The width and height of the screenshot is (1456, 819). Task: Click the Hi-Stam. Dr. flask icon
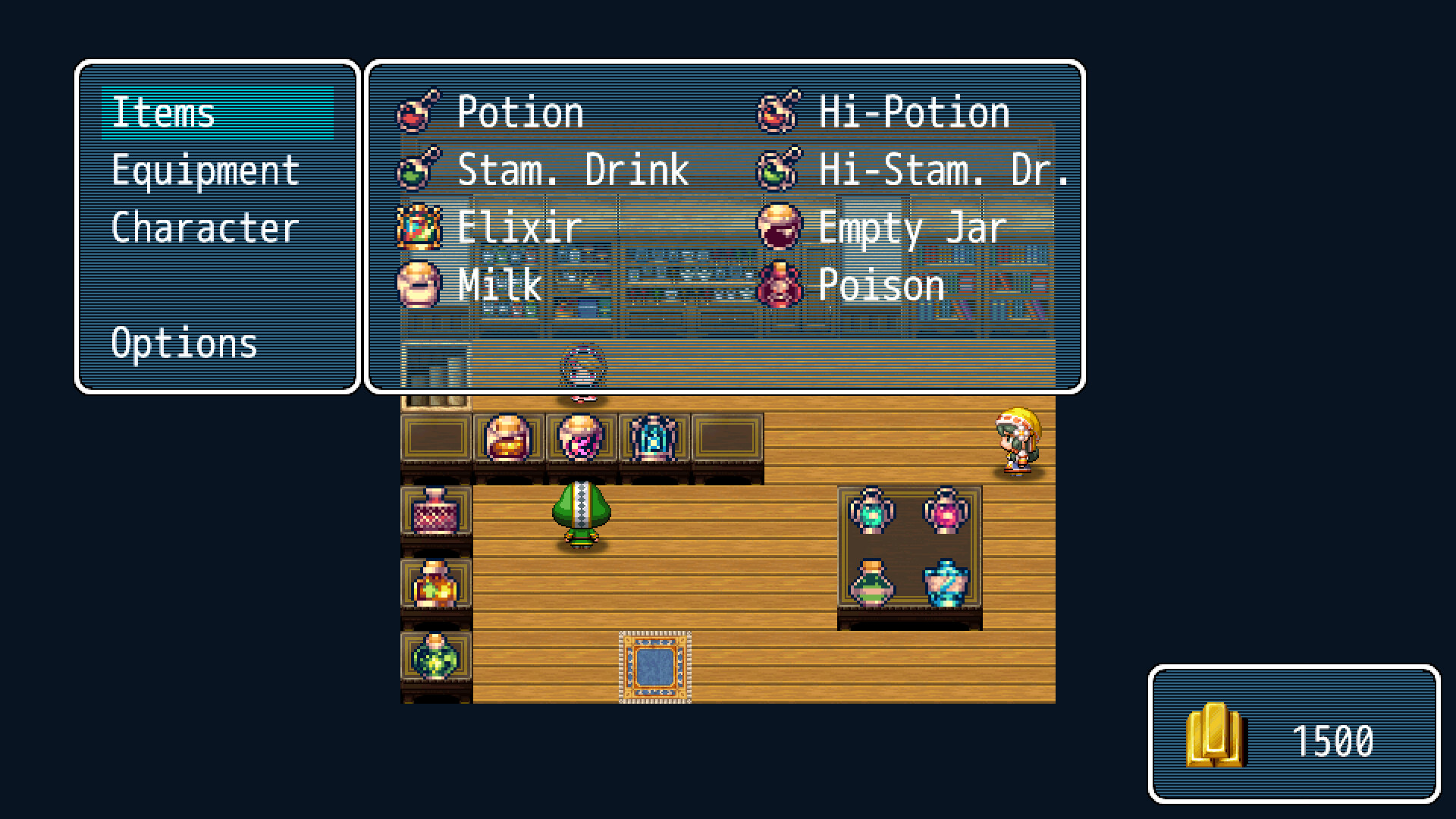[780, 169]
